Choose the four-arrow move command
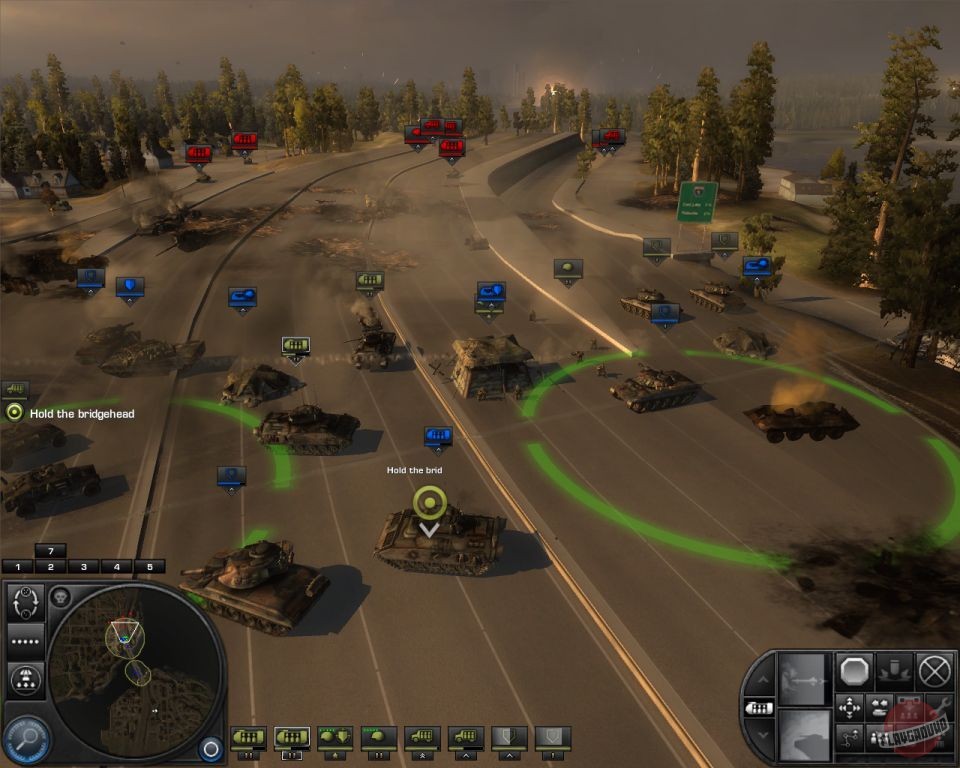 coord(849,708)
